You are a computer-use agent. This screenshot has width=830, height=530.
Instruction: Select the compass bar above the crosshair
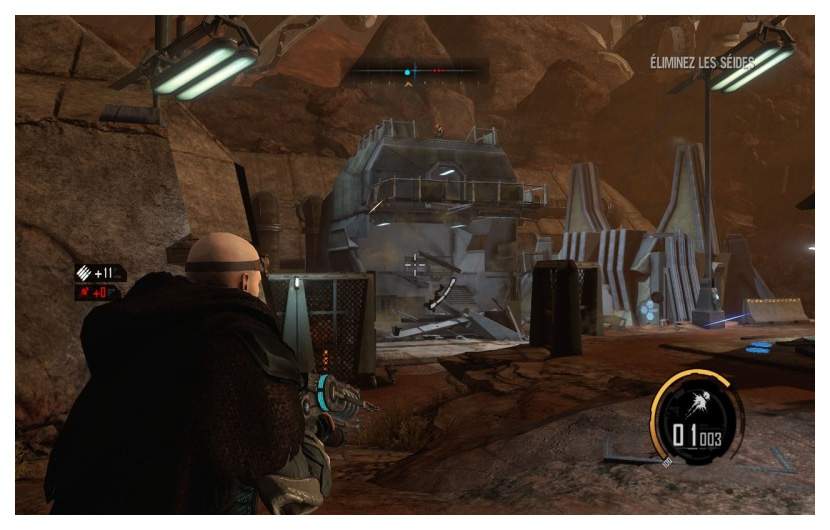pos(417,72)
